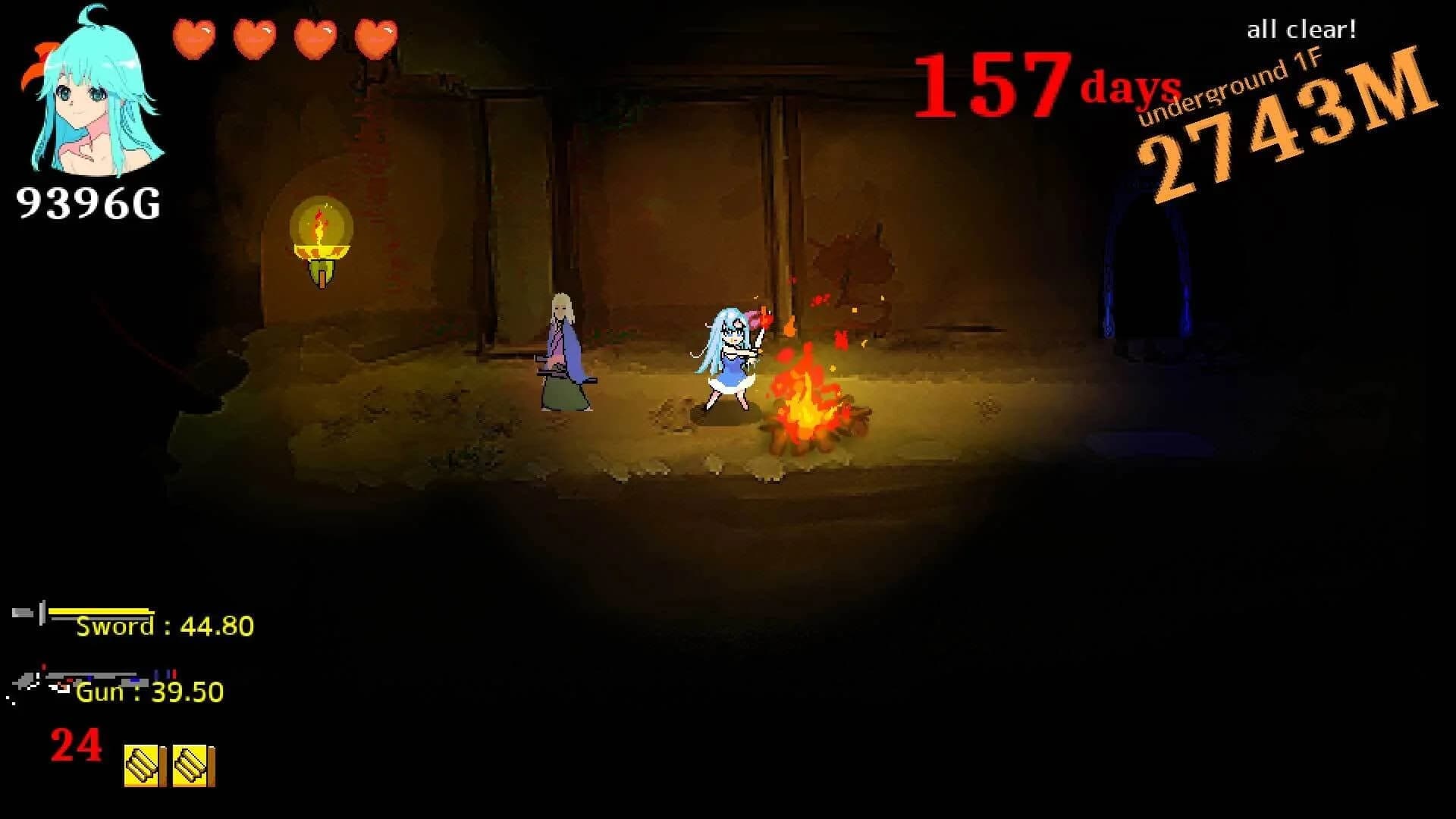This screenshot has width=1456, height=819.
Task: Click the first ammo magazine icon
Action: click(x=143, y=767)
